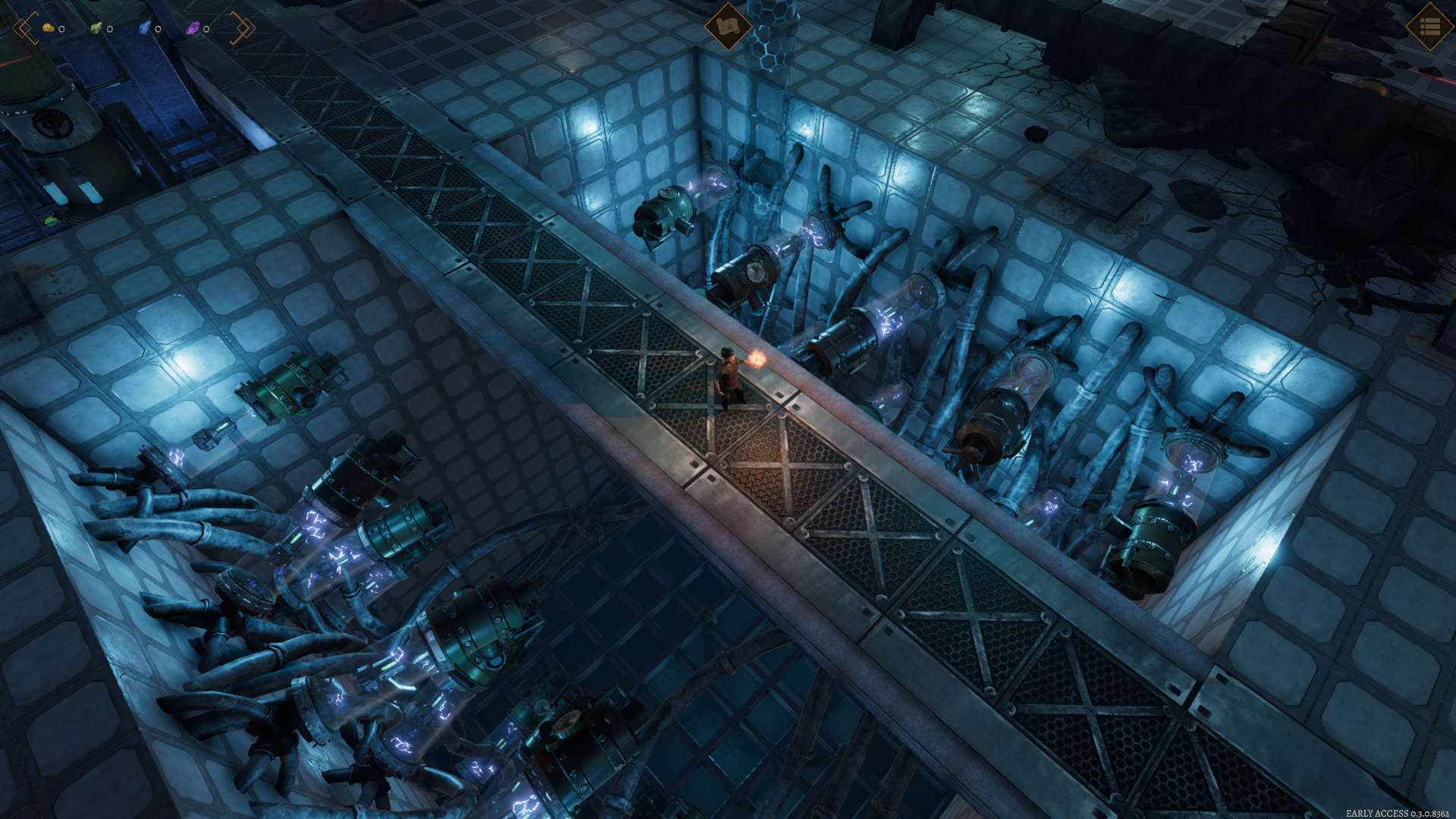Viewport: 1456px width, 819px height.
Task: Select the green gem resource icon
Action: [96, 29]
